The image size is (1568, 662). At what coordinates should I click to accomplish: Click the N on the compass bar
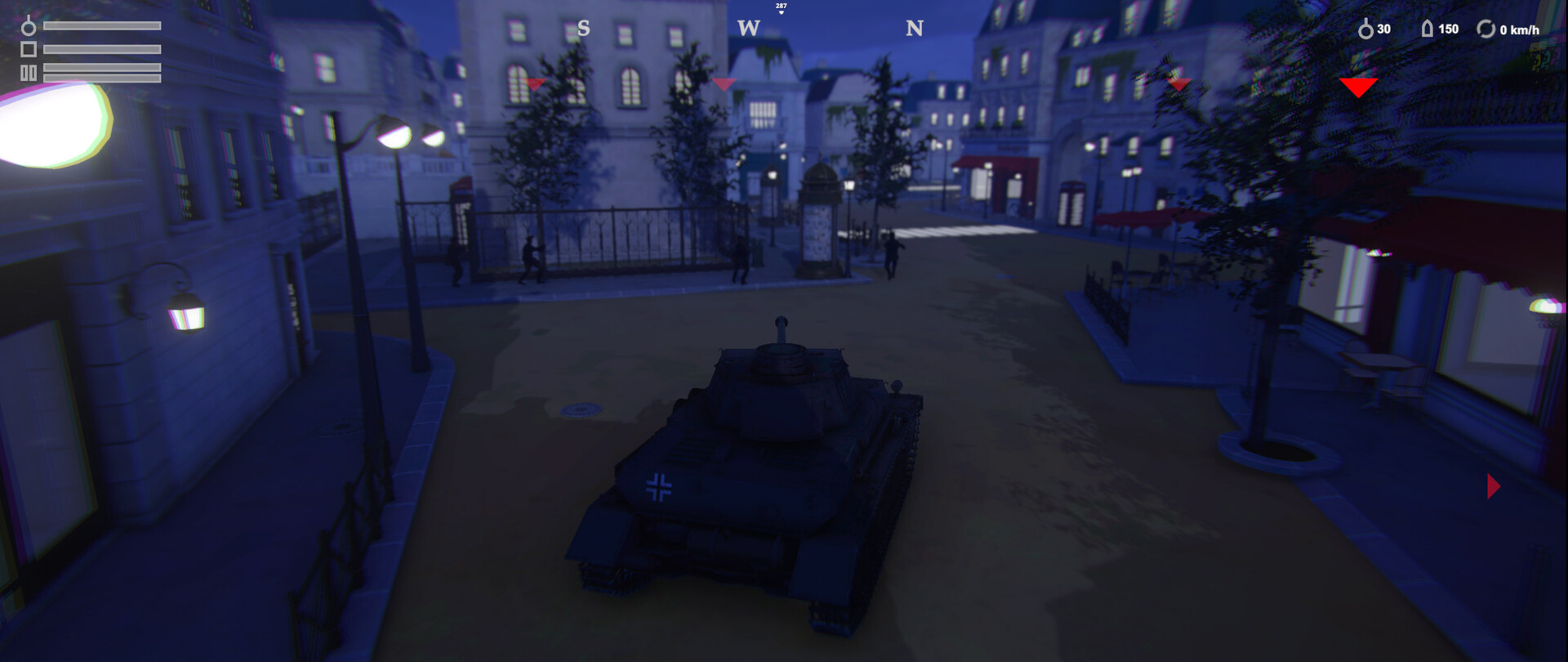tap(915, 28)
